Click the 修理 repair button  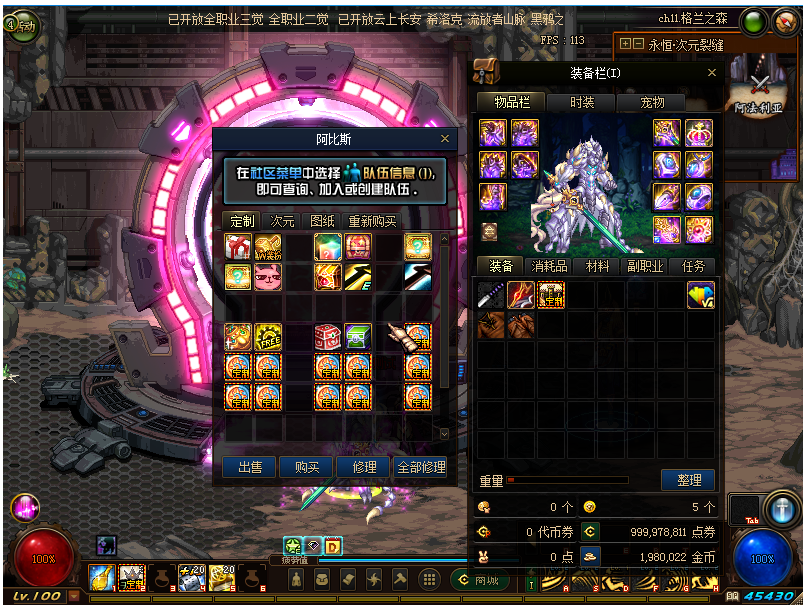(364, 467)
